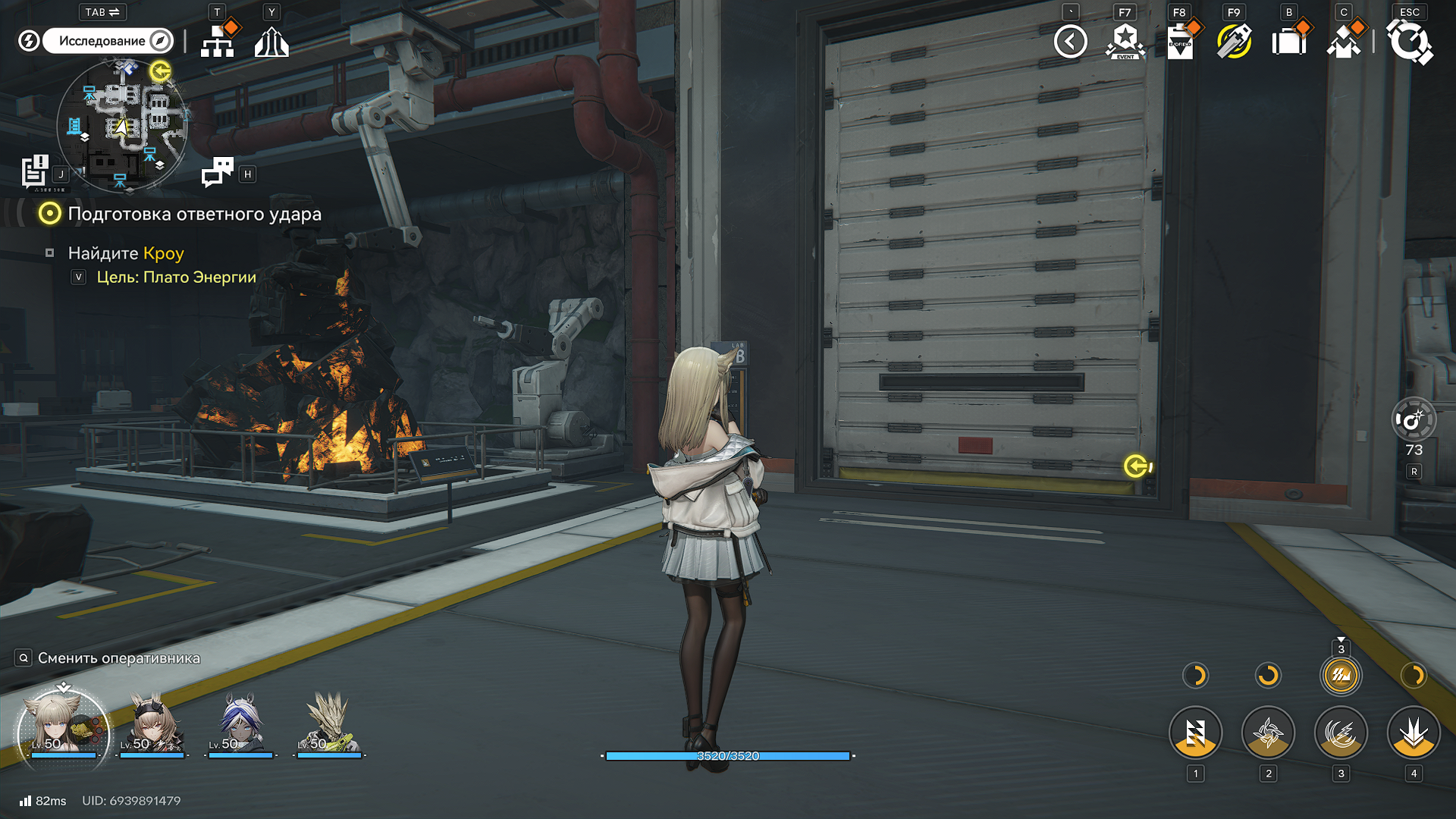This screenshot has width=1456, height=819.
Task: Open the chat speech bubbles
Action: (x=218, y=173)
